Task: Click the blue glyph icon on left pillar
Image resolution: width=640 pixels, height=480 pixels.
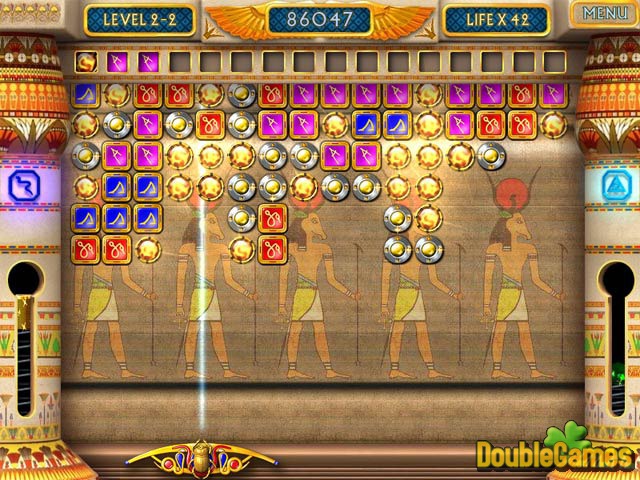Action: click(x=23, y=185)
